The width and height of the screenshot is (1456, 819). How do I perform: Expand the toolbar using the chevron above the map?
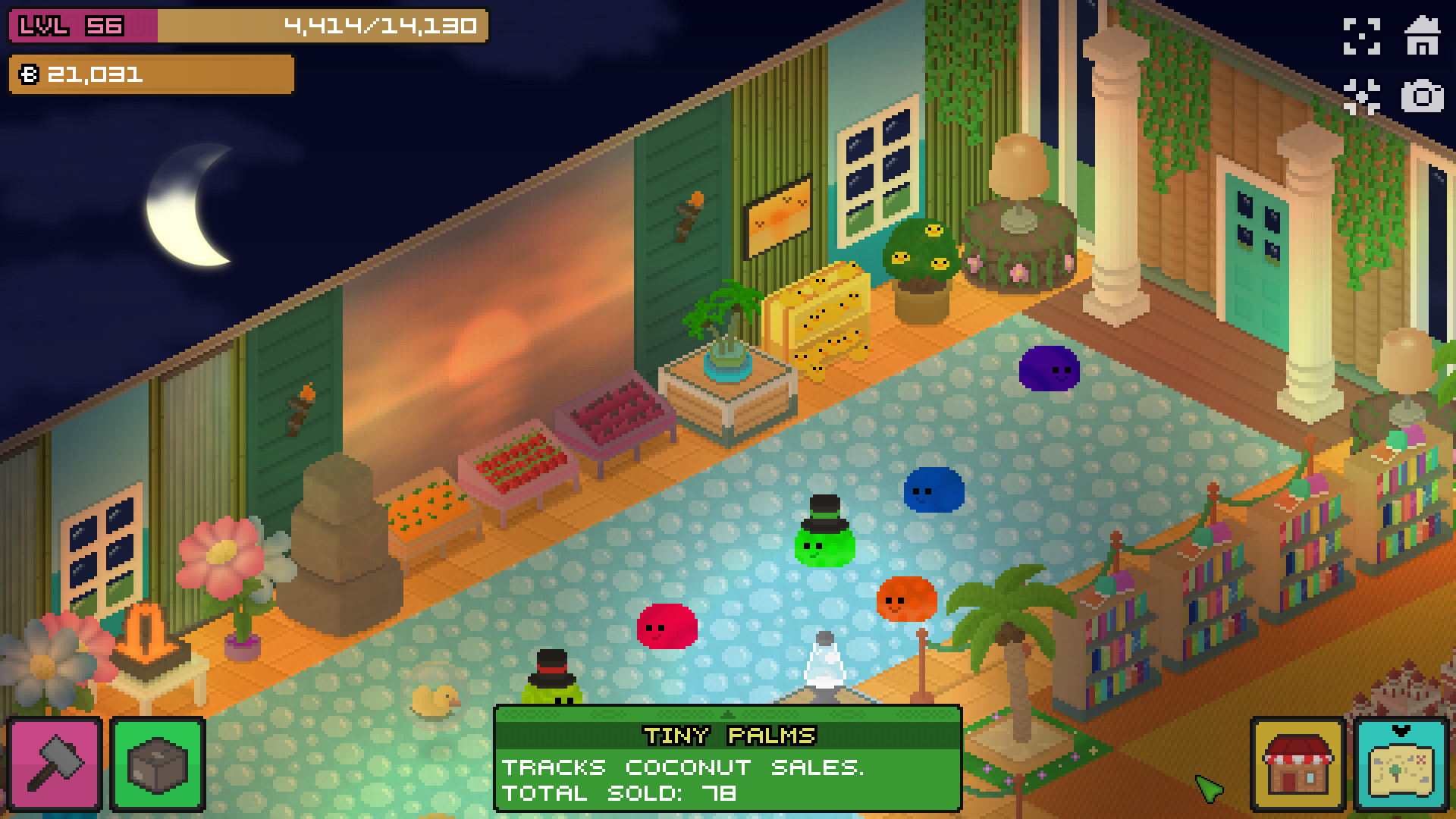pyautogui.click(x=1402, y=730)
